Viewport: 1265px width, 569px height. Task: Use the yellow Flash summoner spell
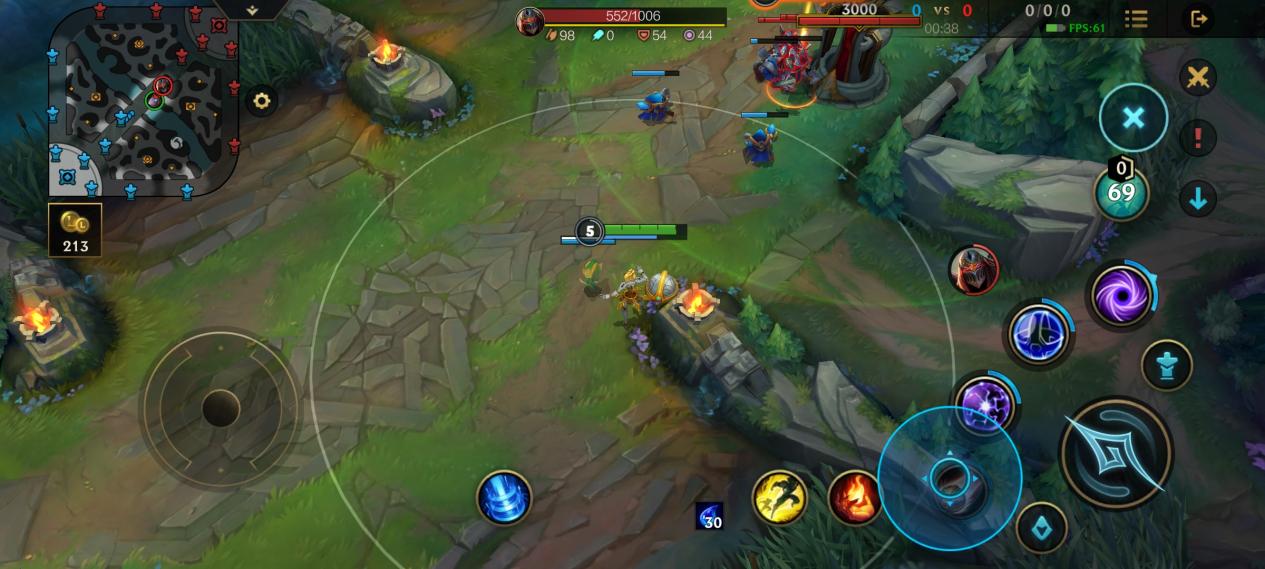780,497
